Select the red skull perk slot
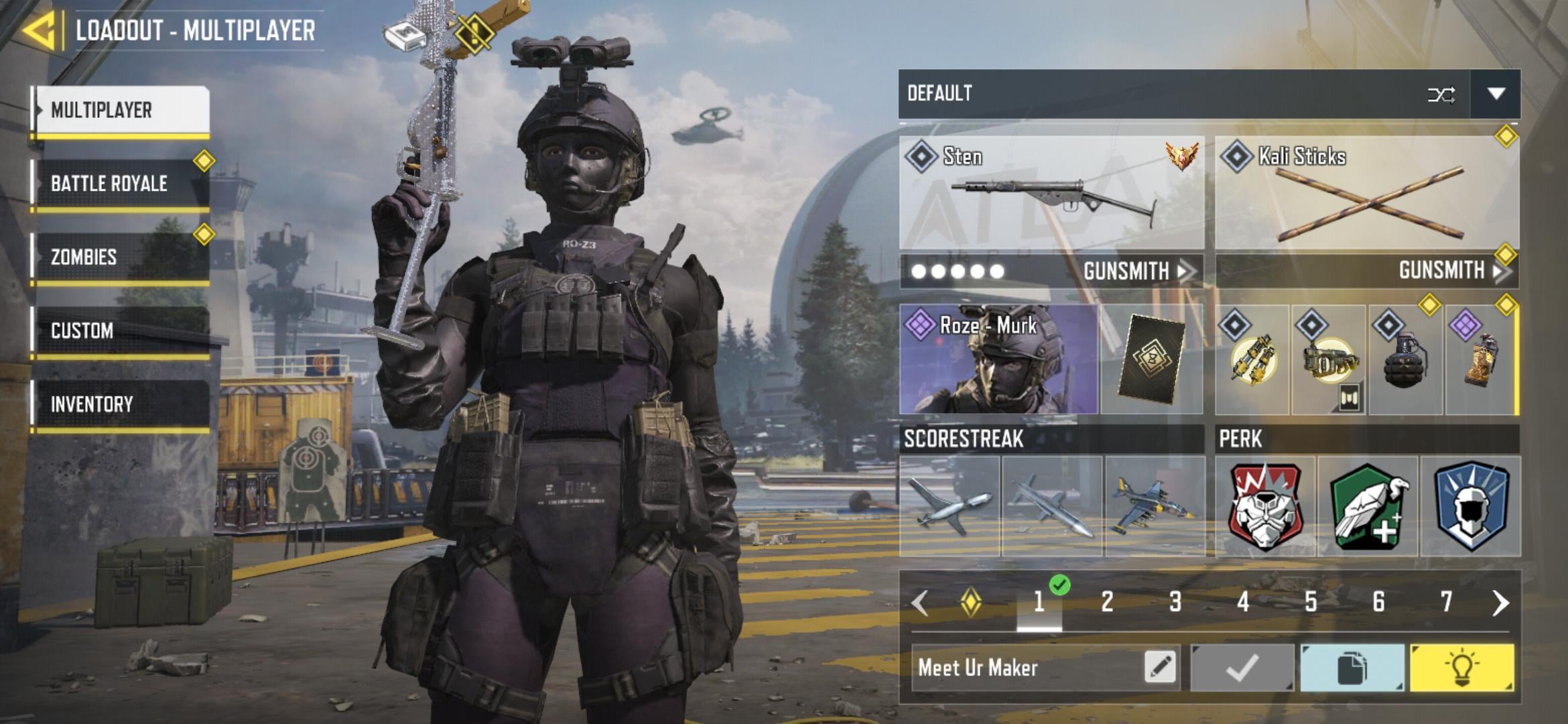Image resolution: width=1568 pixels, height=724 pixels. click(1266, 507)
